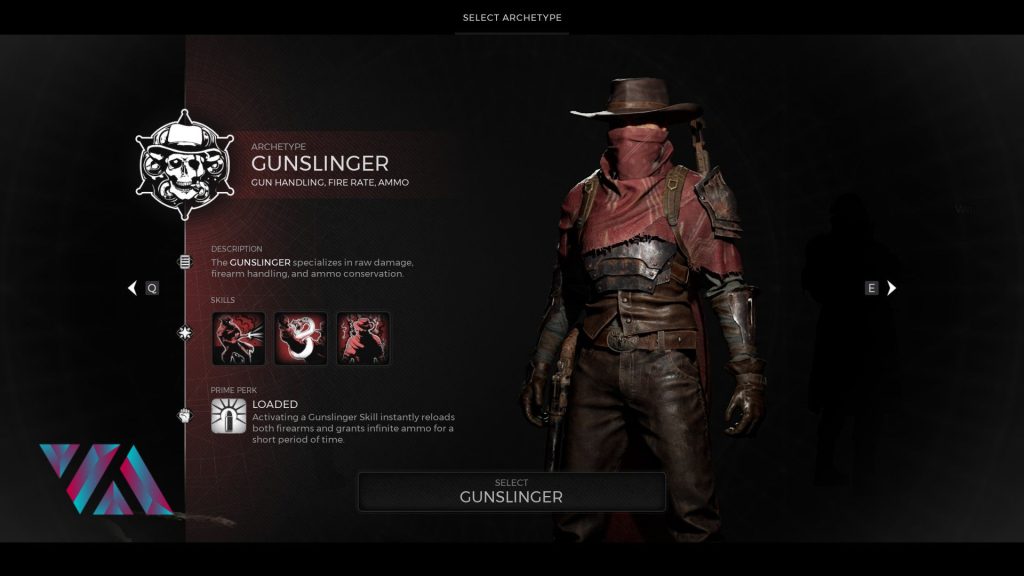The height and width of the screenshot is (576, 1024).
Task: View the Loaded prime perk bullet icon
Action: (x=229, y=415)
